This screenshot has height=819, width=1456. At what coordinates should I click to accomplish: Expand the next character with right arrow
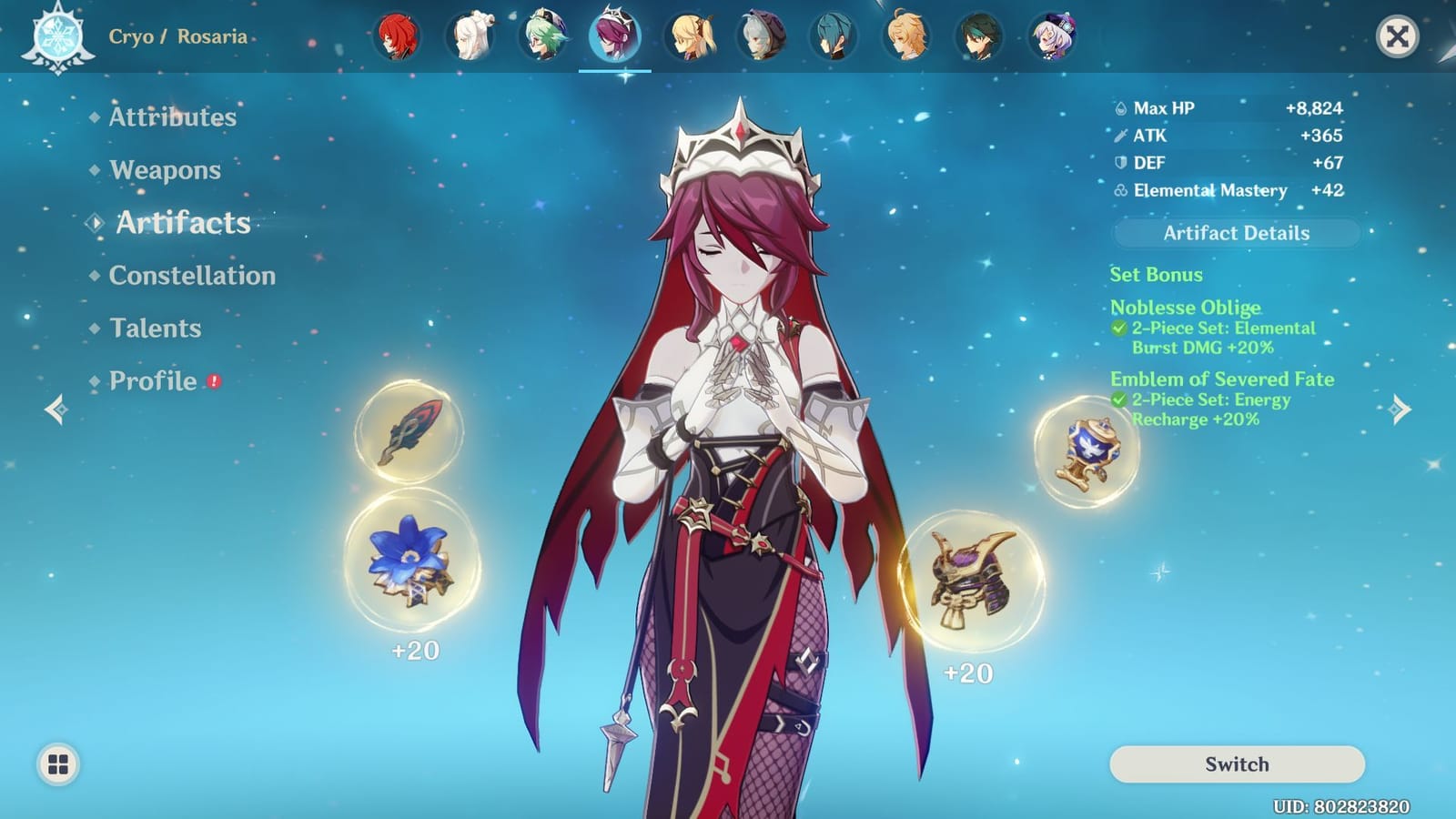click(1399, 411)
